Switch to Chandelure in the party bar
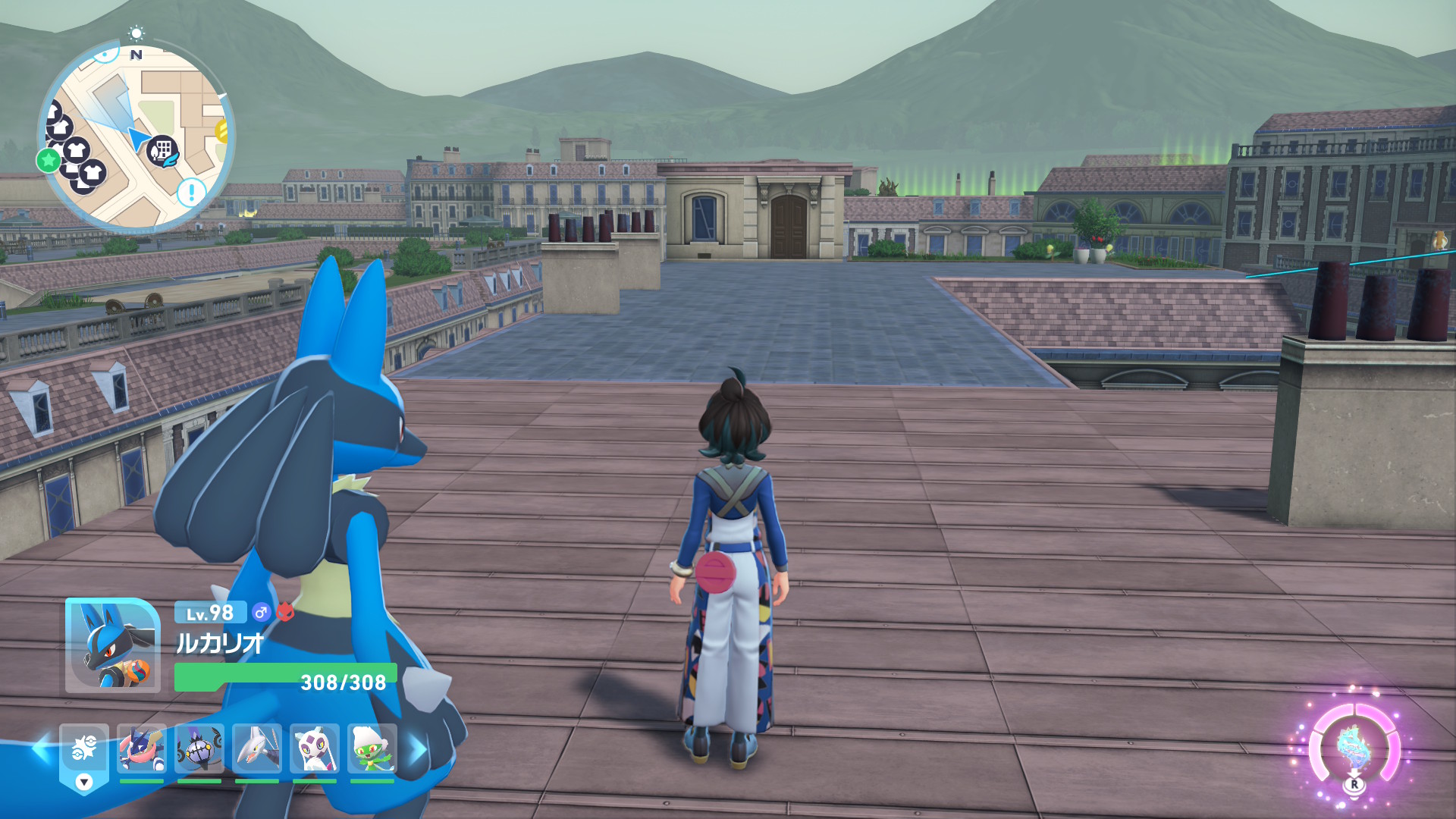 (x=199, y=748)
